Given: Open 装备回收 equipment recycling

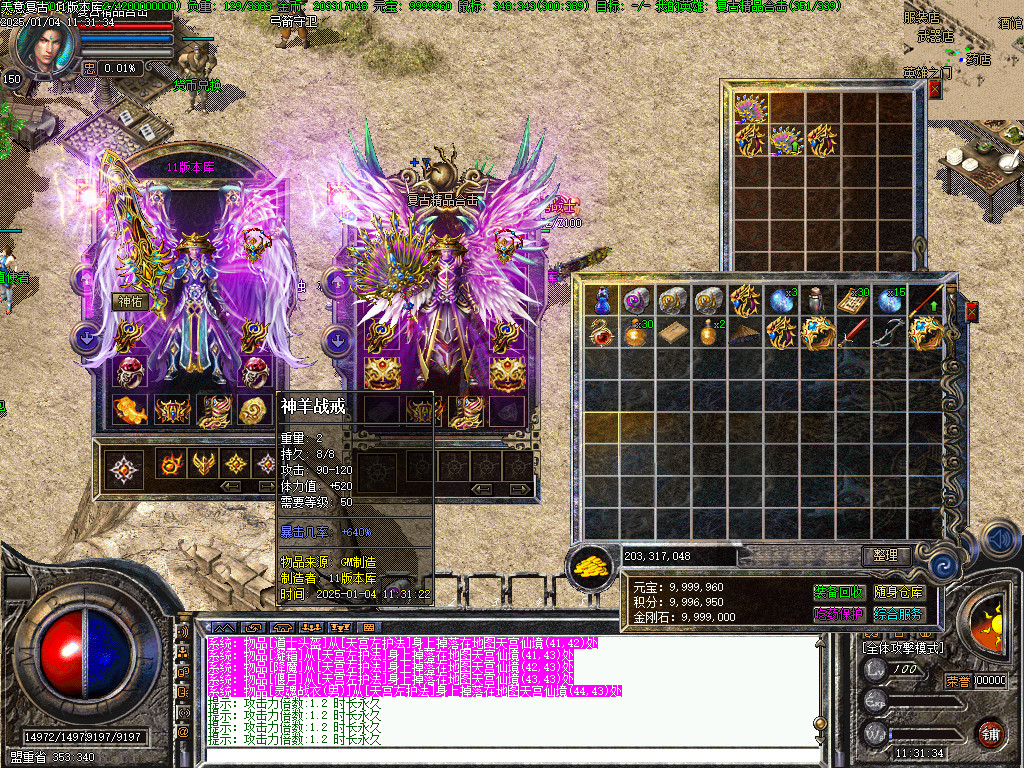Looking at the screenshot, I should 839,593.
